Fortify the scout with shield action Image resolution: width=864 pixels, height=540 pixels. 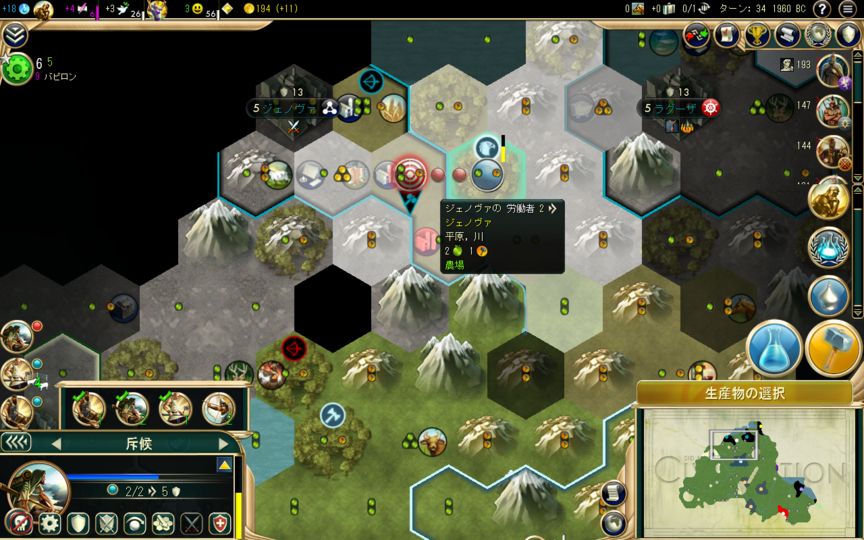coord(76,524)
